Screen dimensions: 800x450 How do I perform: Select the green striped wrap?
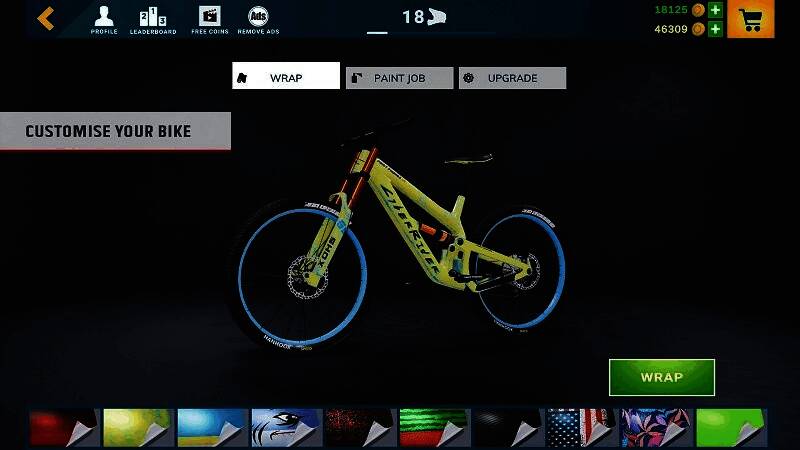coord(433,427)
